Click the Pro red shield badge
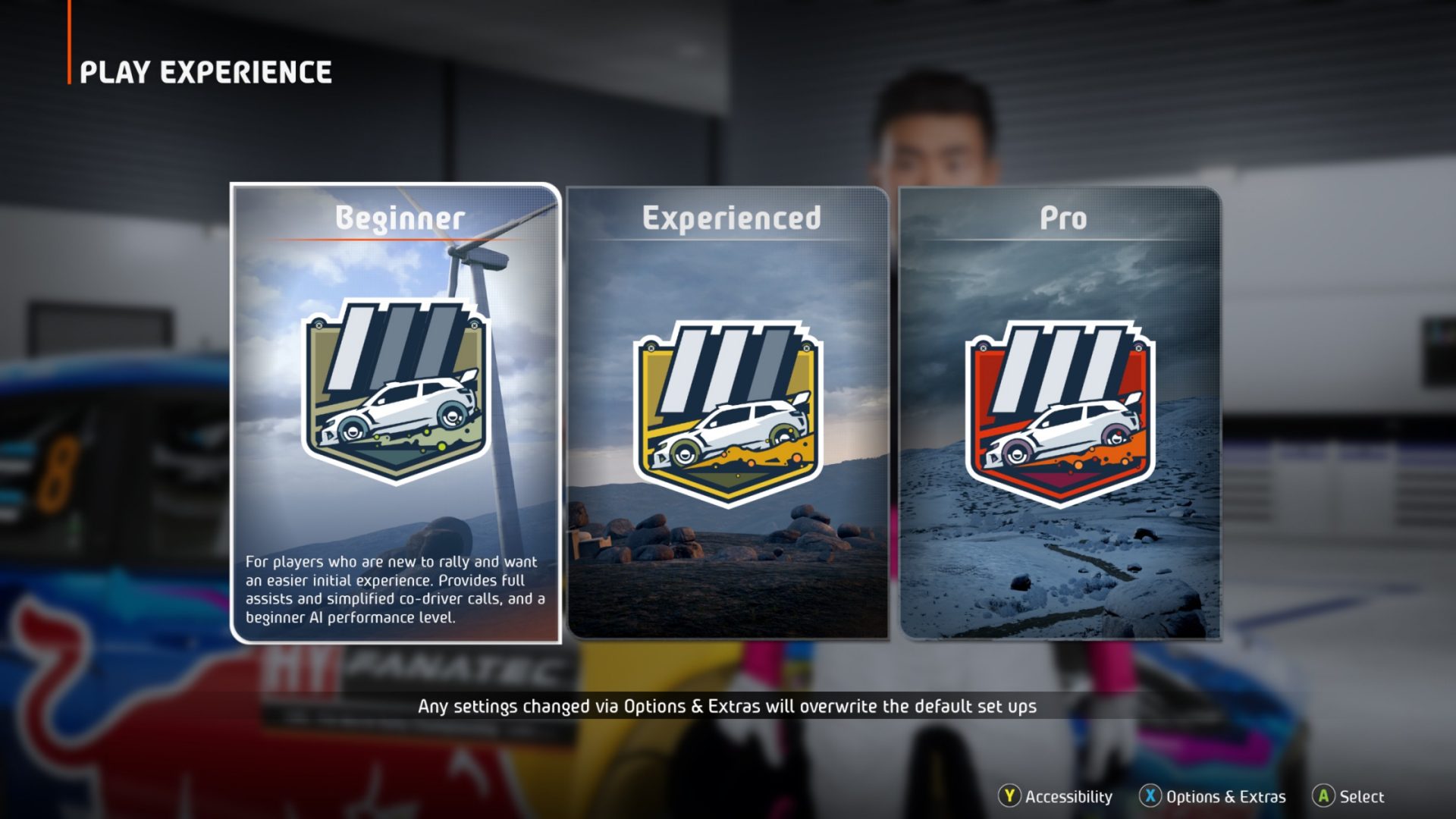 (1062, 413)
